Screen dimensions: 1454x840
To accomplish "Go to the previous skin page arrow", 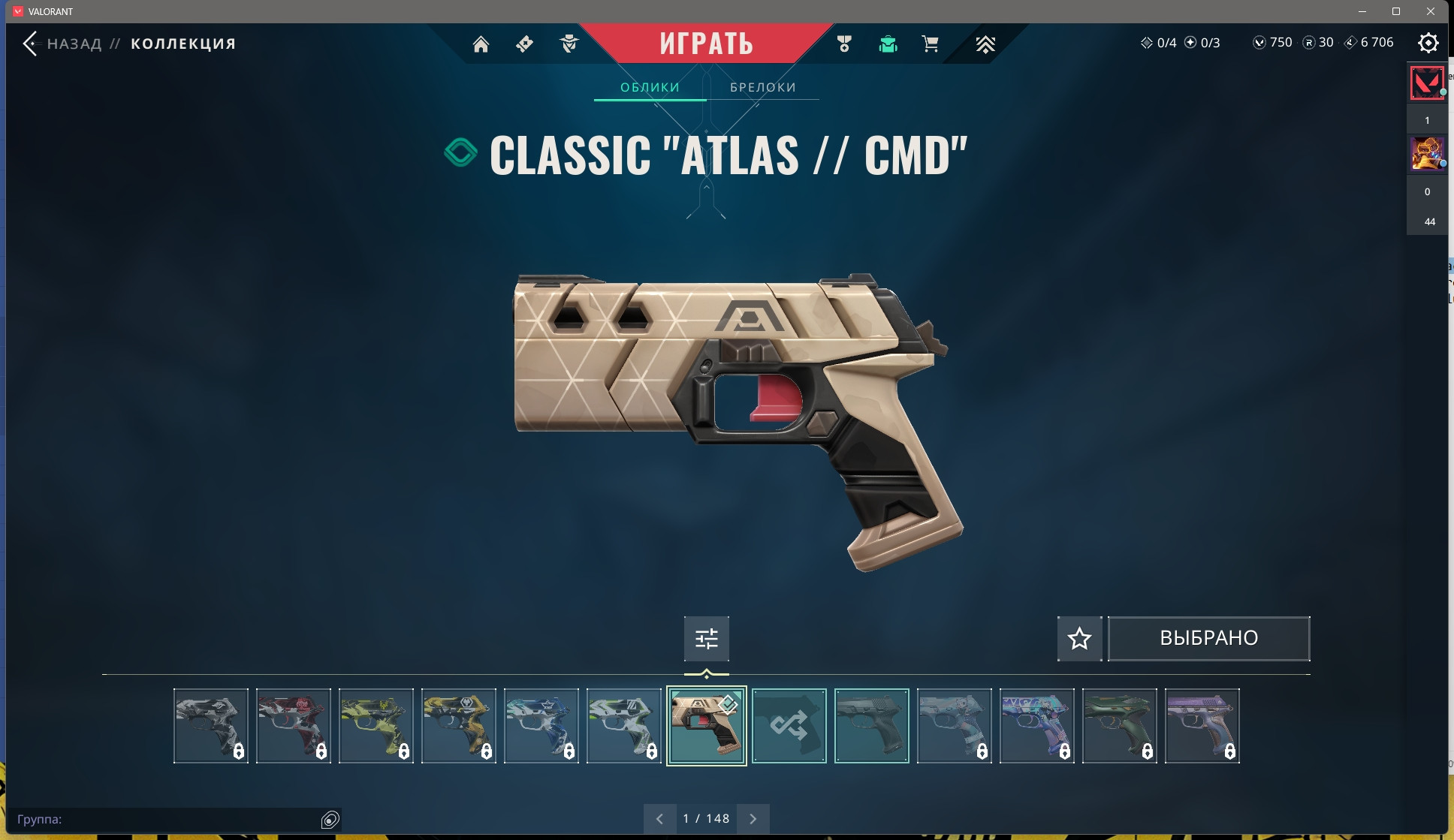I will (x=659, y=819).
